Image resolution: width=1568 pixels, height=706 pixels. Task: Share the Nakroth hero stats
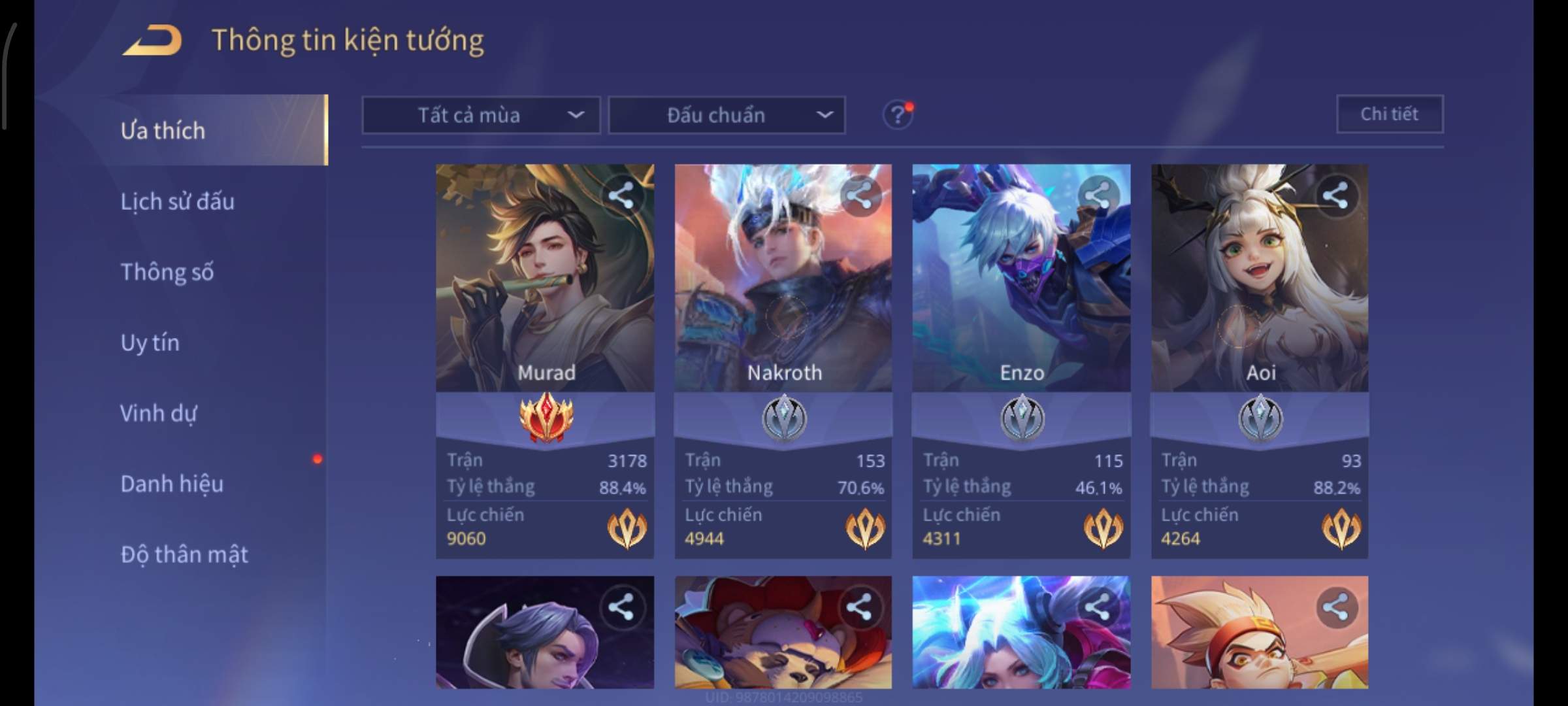(859, 195)
